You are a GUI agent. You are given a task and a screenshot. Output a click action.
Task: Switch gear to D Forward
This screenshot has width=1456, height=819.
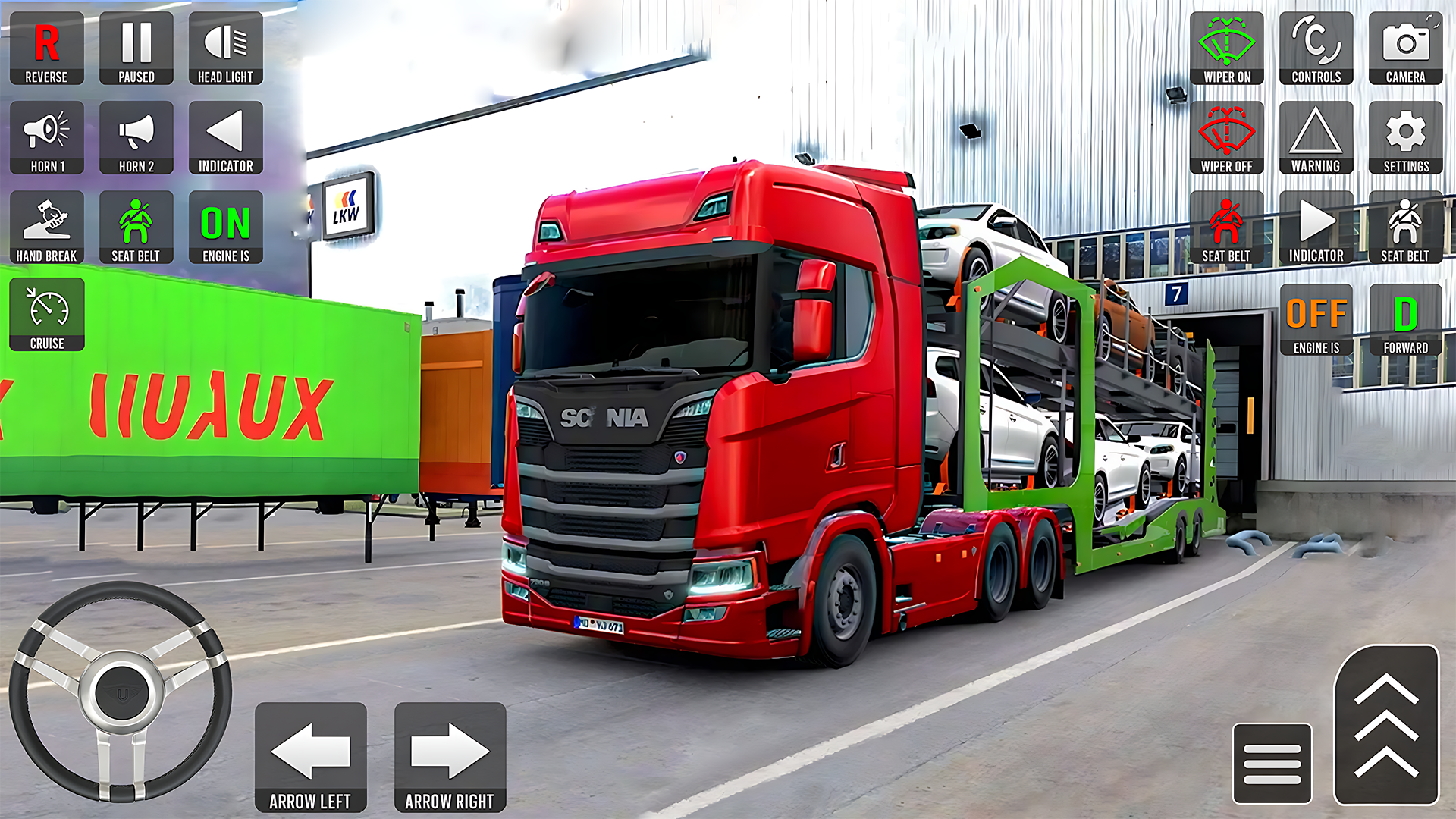click(x=1406, y=316)
